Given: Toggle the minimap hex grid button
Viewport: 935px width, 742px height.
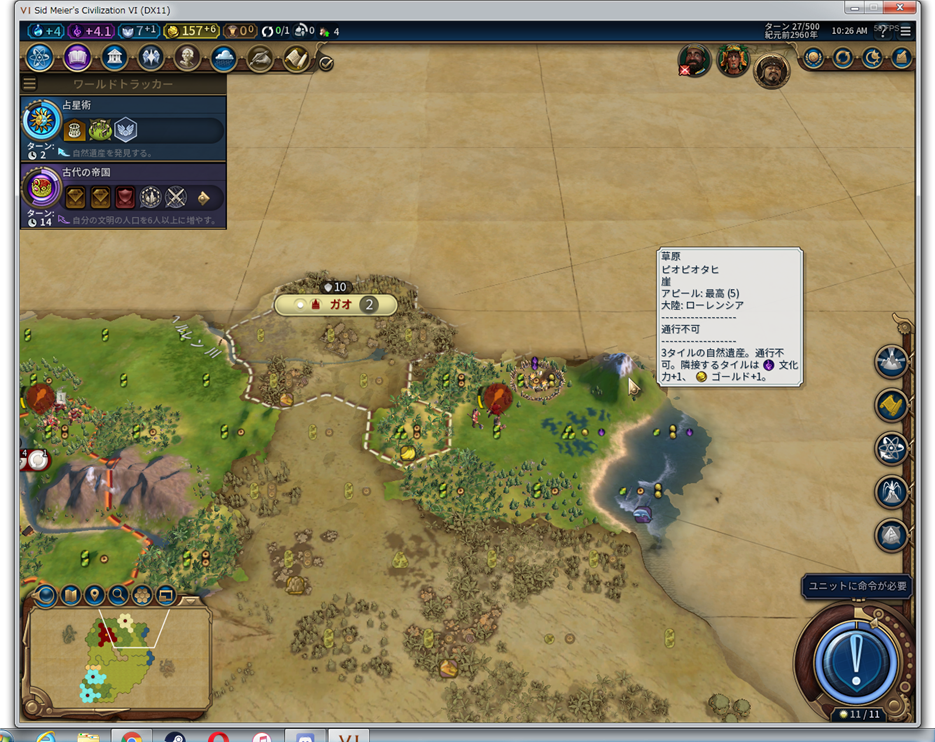Looking at the screenshot, I should pos(142,596).
